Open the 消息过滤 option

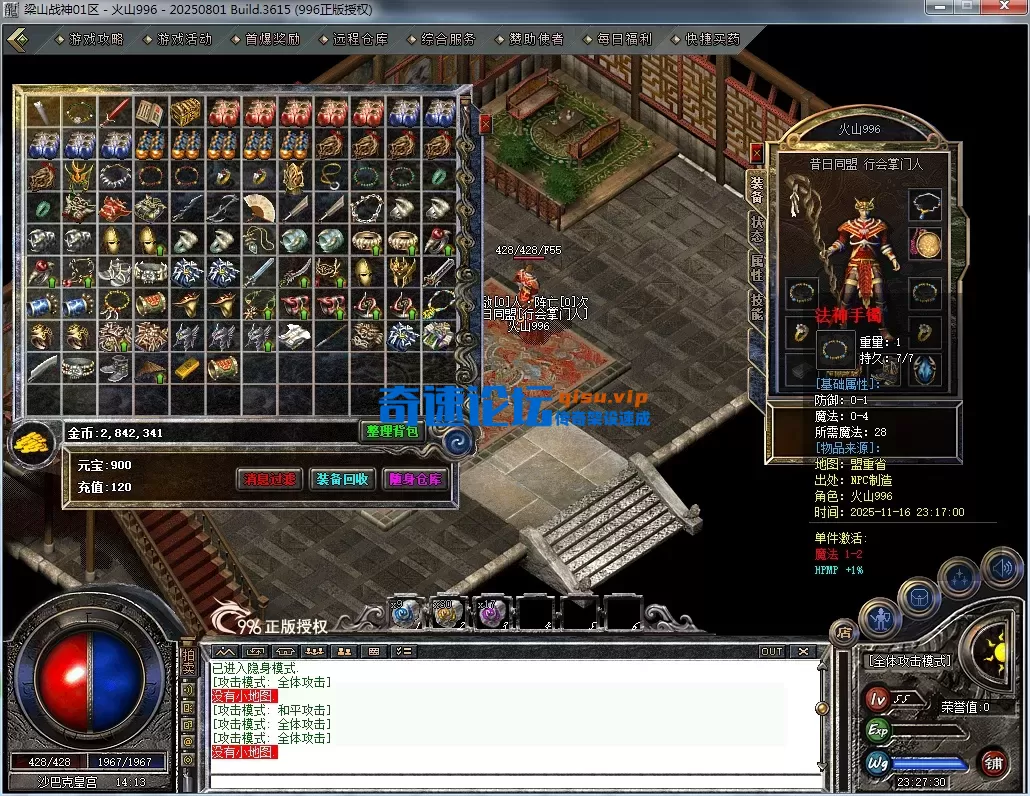coord(270,479)
